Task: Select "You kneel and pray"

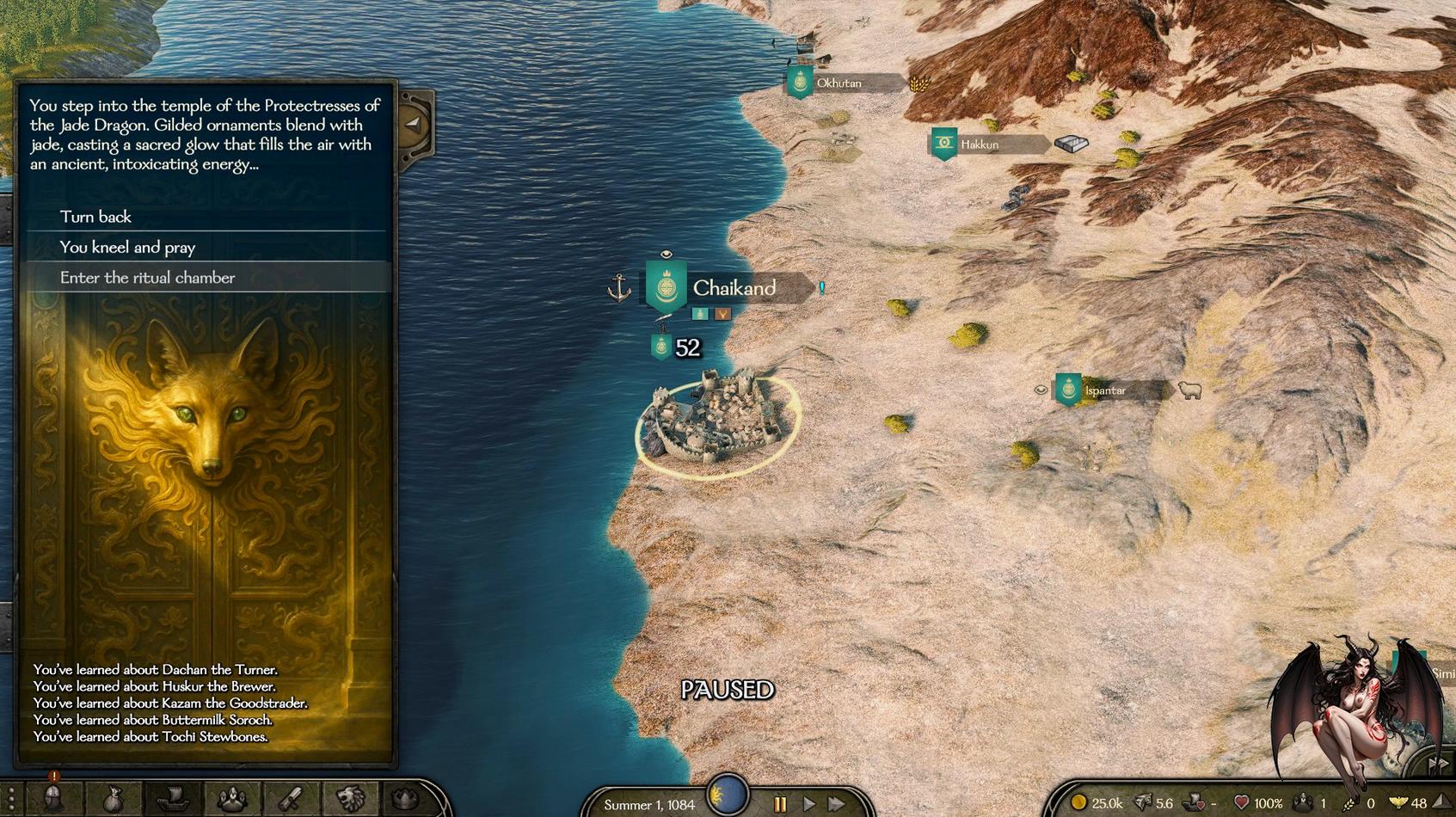Action: (127, 248)
